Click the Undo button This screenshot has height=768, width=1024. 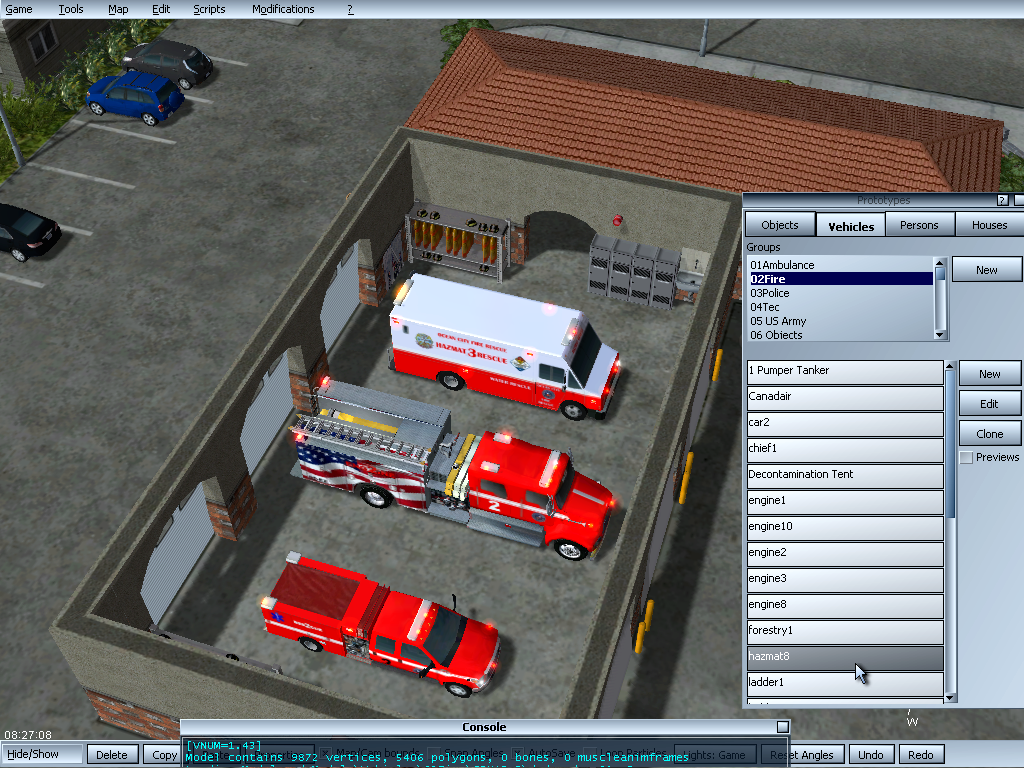tap(871, 755)
